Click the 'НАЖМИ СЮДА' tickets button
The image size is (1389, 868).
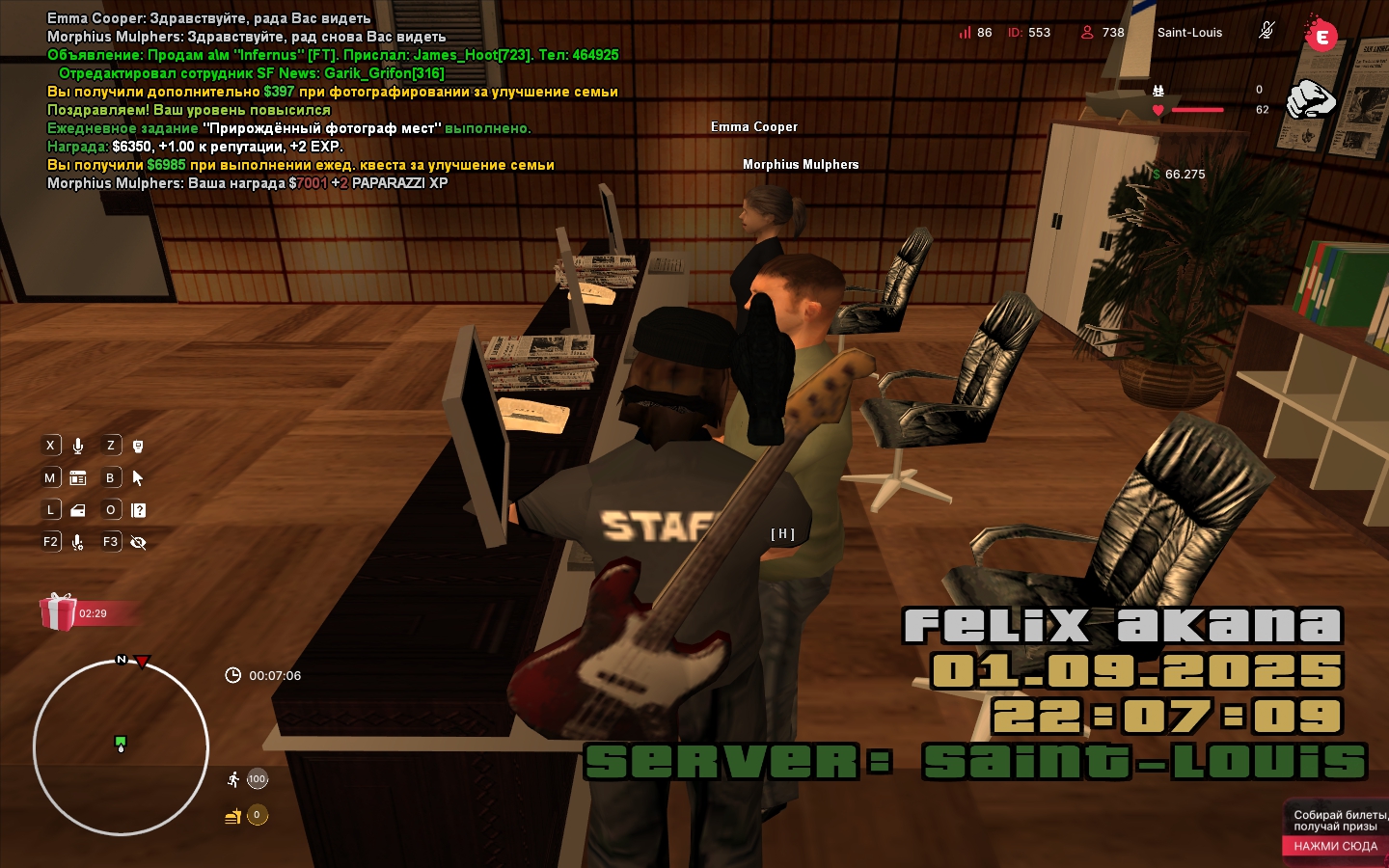pyautogui.click(x=1335, y=846)
